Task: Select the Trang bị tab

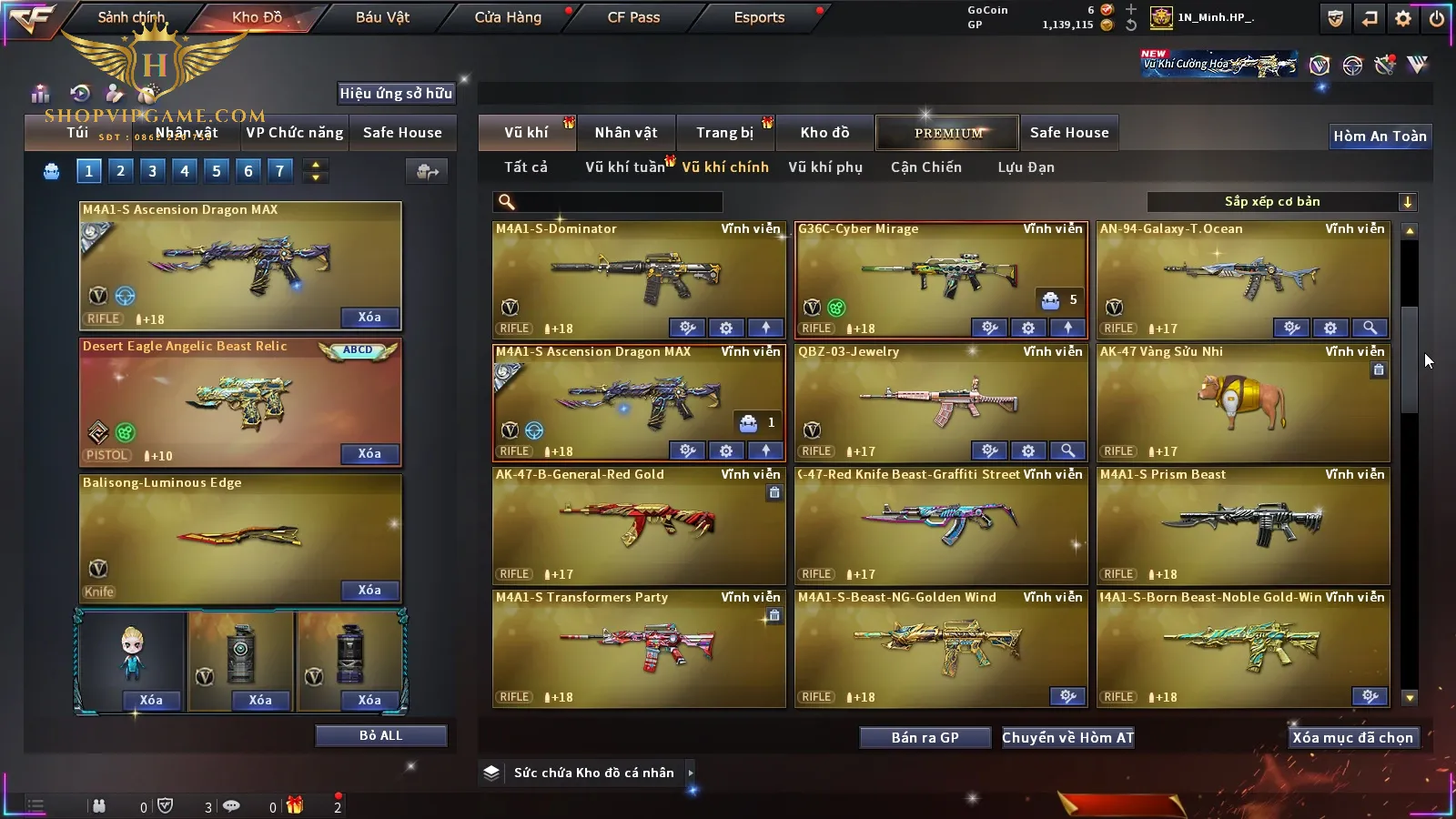Action: pyautogui.click(x=725, y=133)
